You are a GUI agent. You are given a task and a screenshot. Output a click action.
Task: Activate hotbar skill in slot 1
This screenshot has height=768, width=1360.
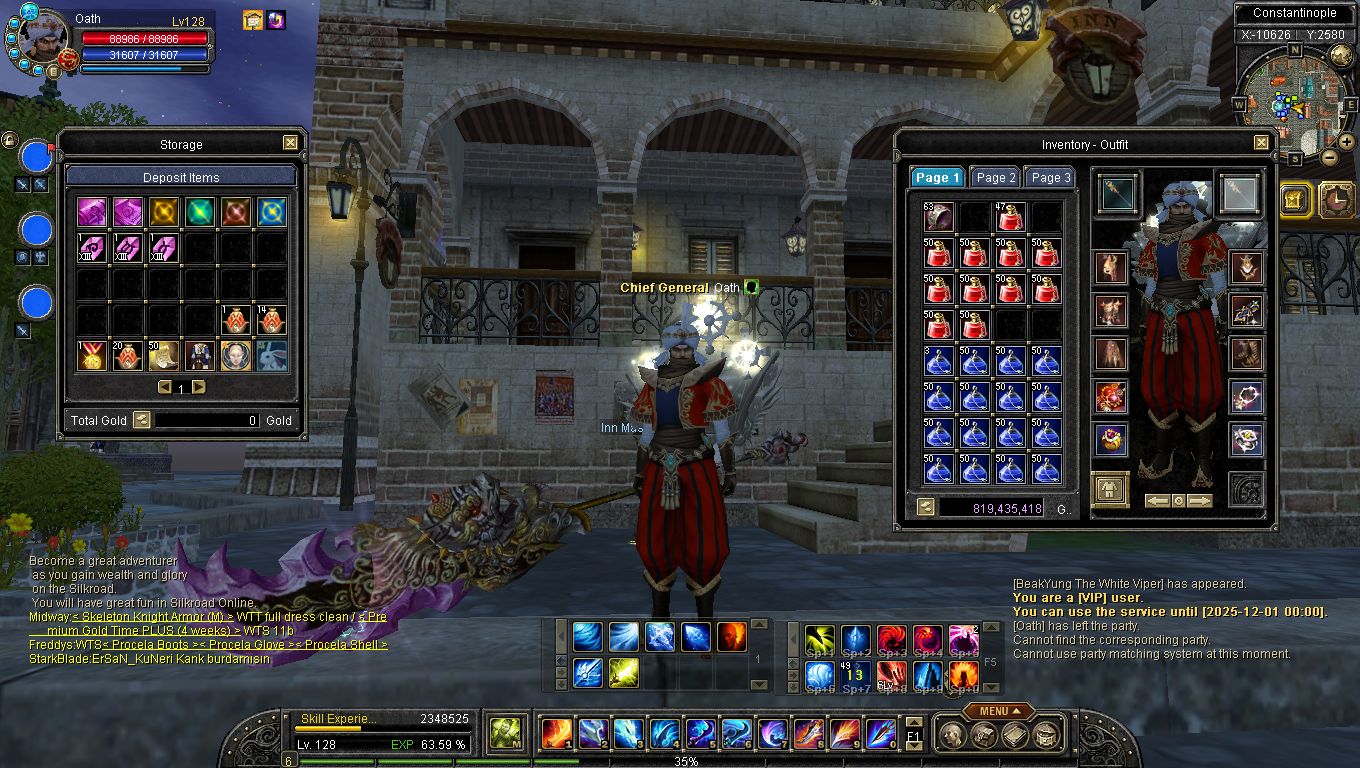tap(557, 734)
